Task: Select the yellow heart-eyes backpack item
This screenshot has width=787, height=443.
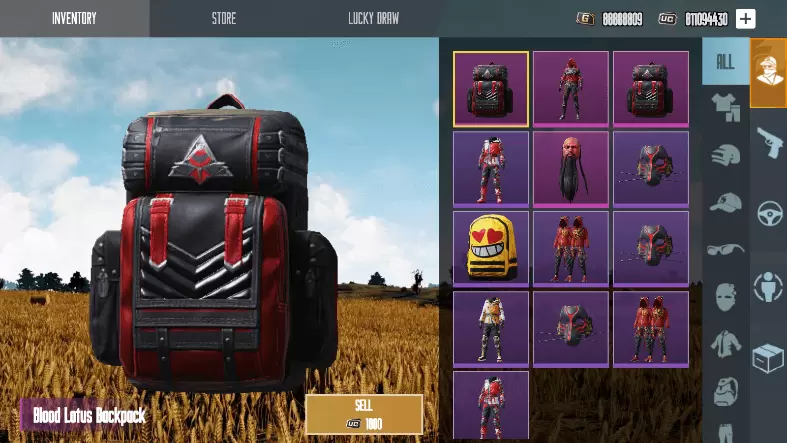Action: [491, 247]
